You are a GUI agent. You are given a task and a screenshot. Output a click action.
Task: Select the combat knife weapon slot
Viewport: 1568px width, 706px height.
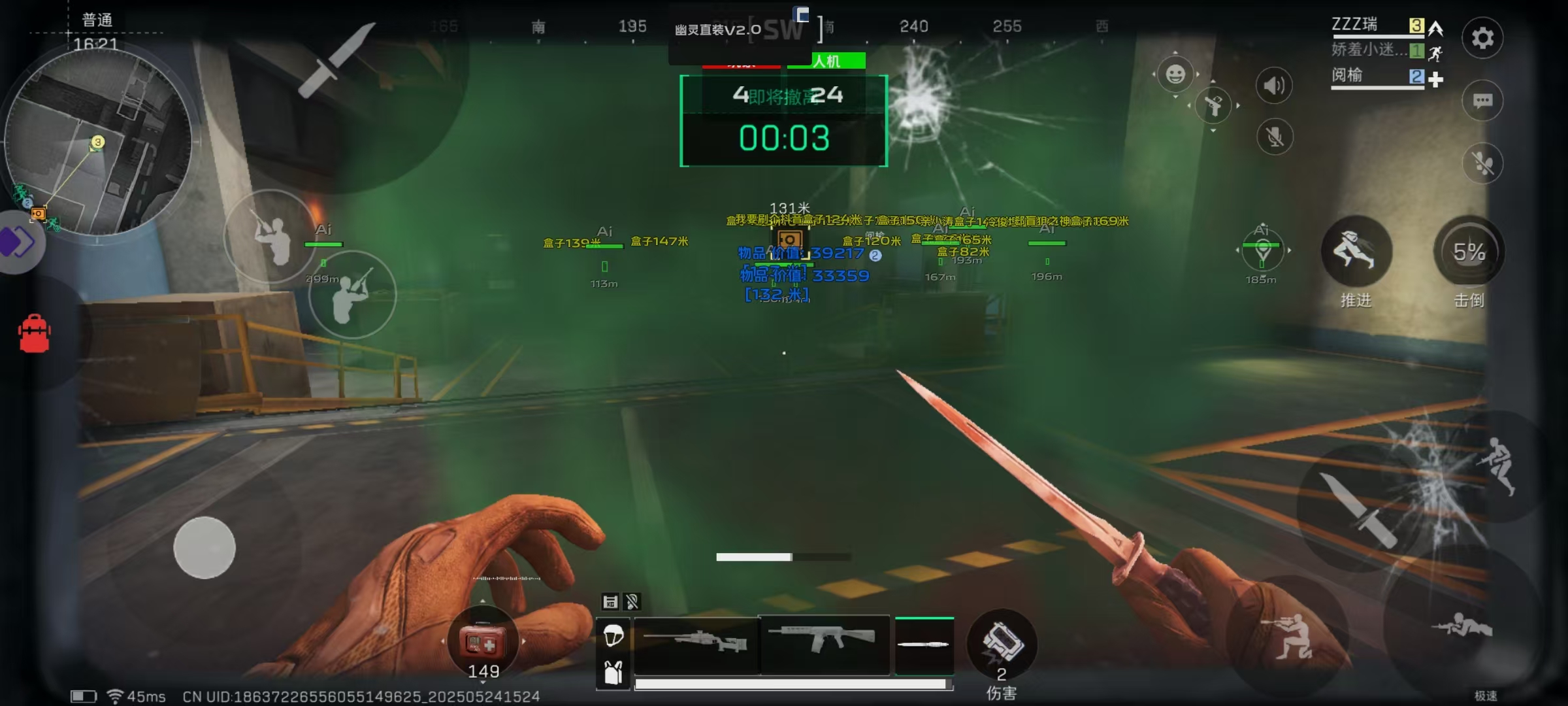924,645
